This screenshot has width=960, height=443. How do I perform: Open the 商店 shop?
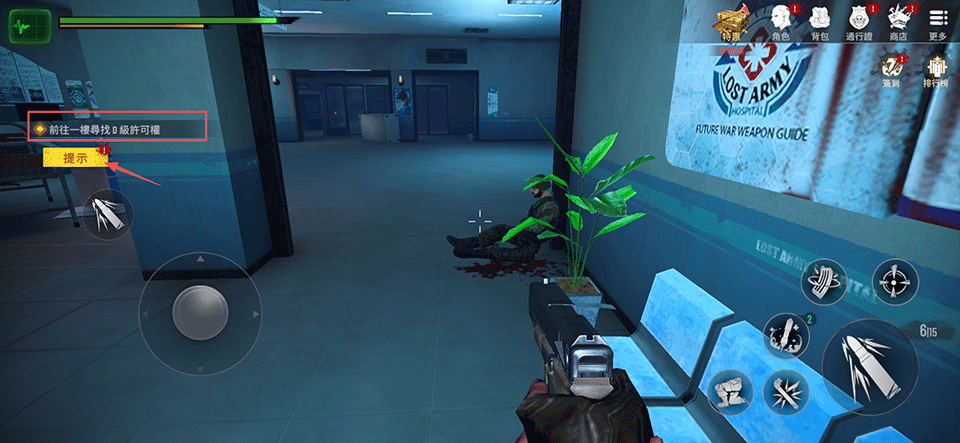[897, 22]
